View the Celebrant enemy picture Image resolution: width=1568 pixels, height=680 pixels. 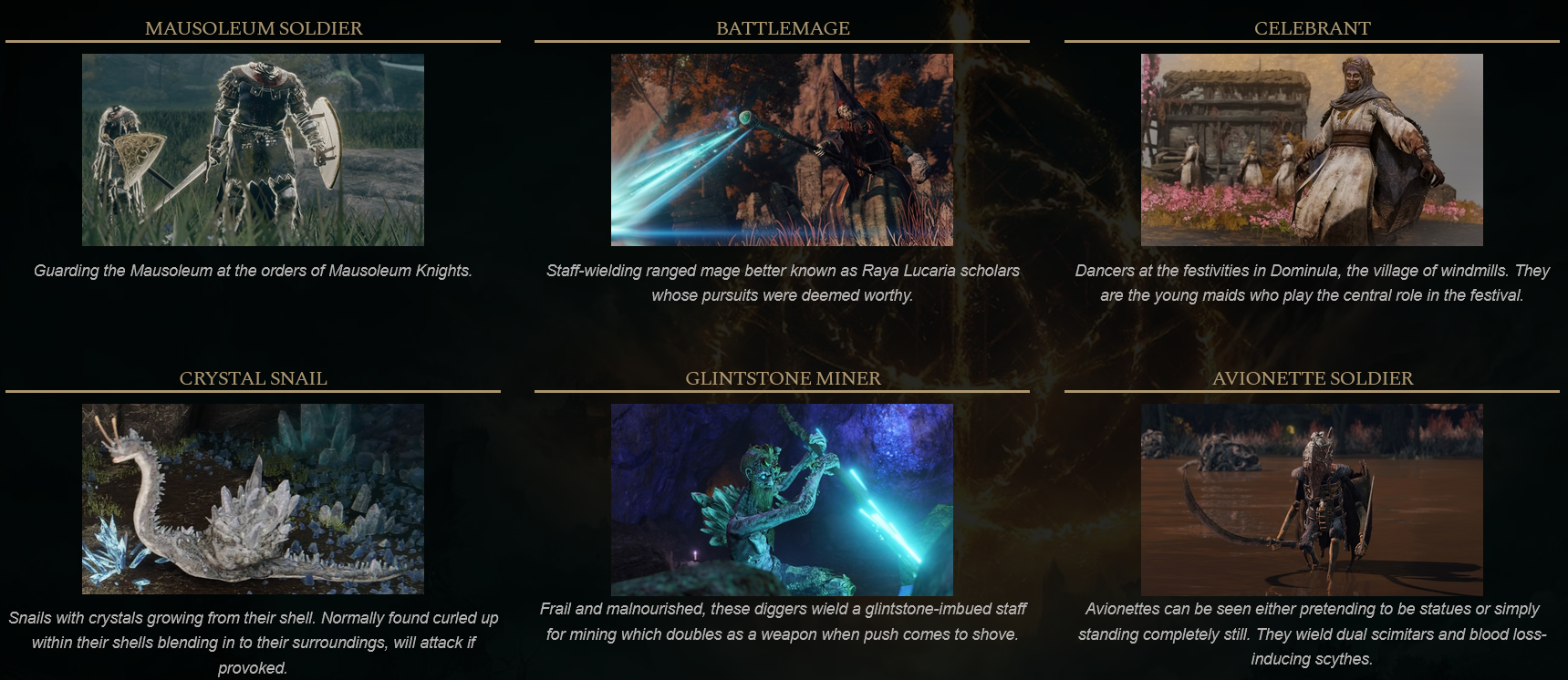1312,149
